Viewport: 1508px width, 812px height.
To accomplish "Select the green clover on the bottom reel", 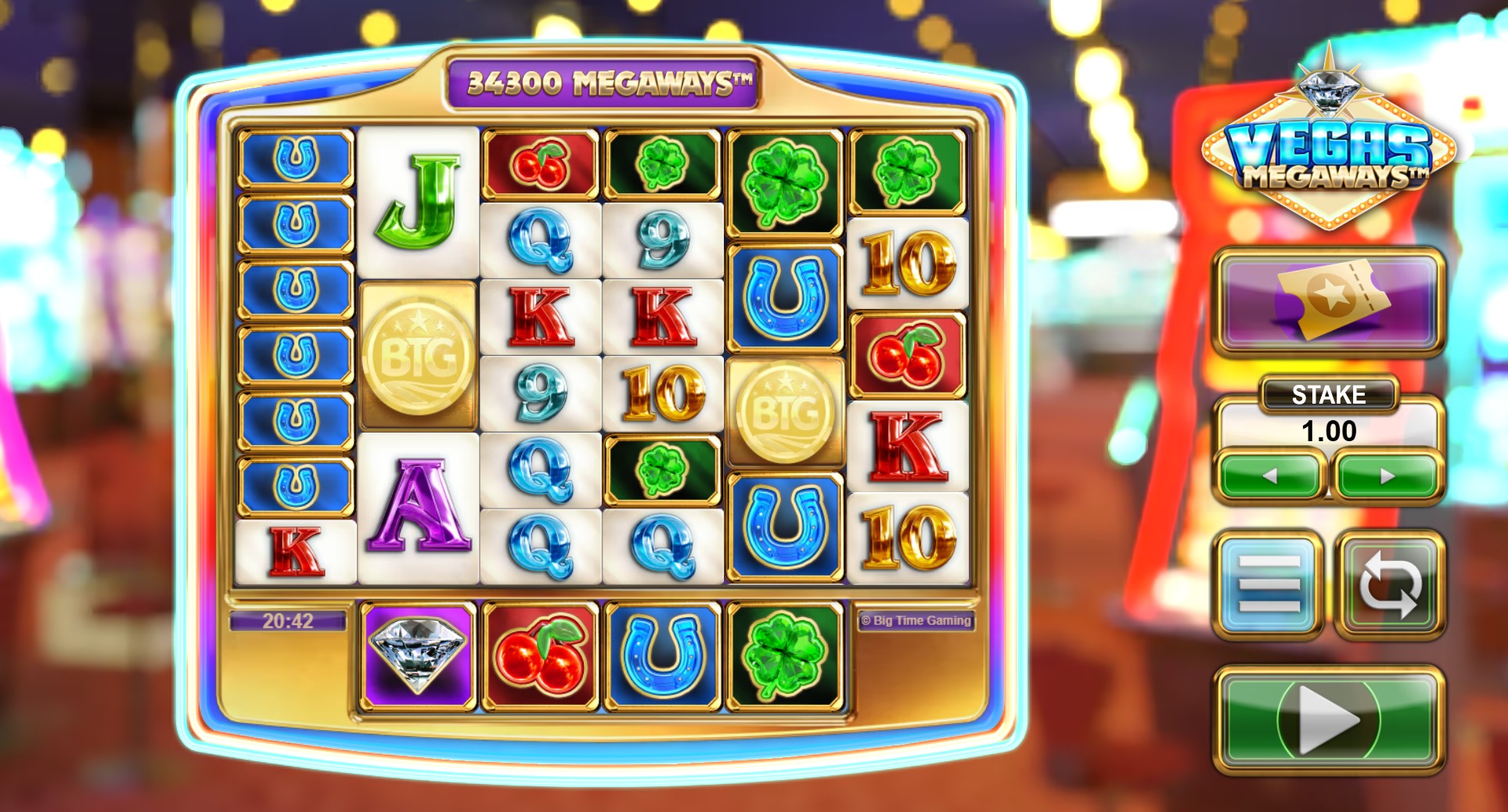I will 785,656.
